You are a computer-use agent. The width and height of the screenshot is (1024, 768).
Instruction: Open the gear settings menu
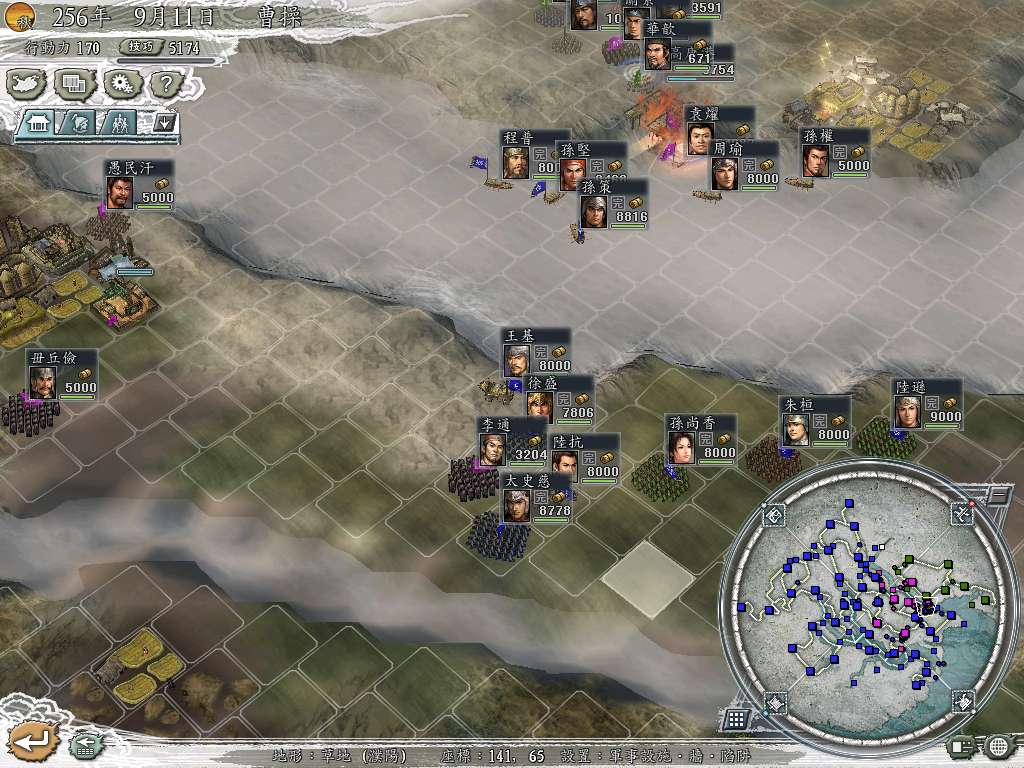point(122,84)
